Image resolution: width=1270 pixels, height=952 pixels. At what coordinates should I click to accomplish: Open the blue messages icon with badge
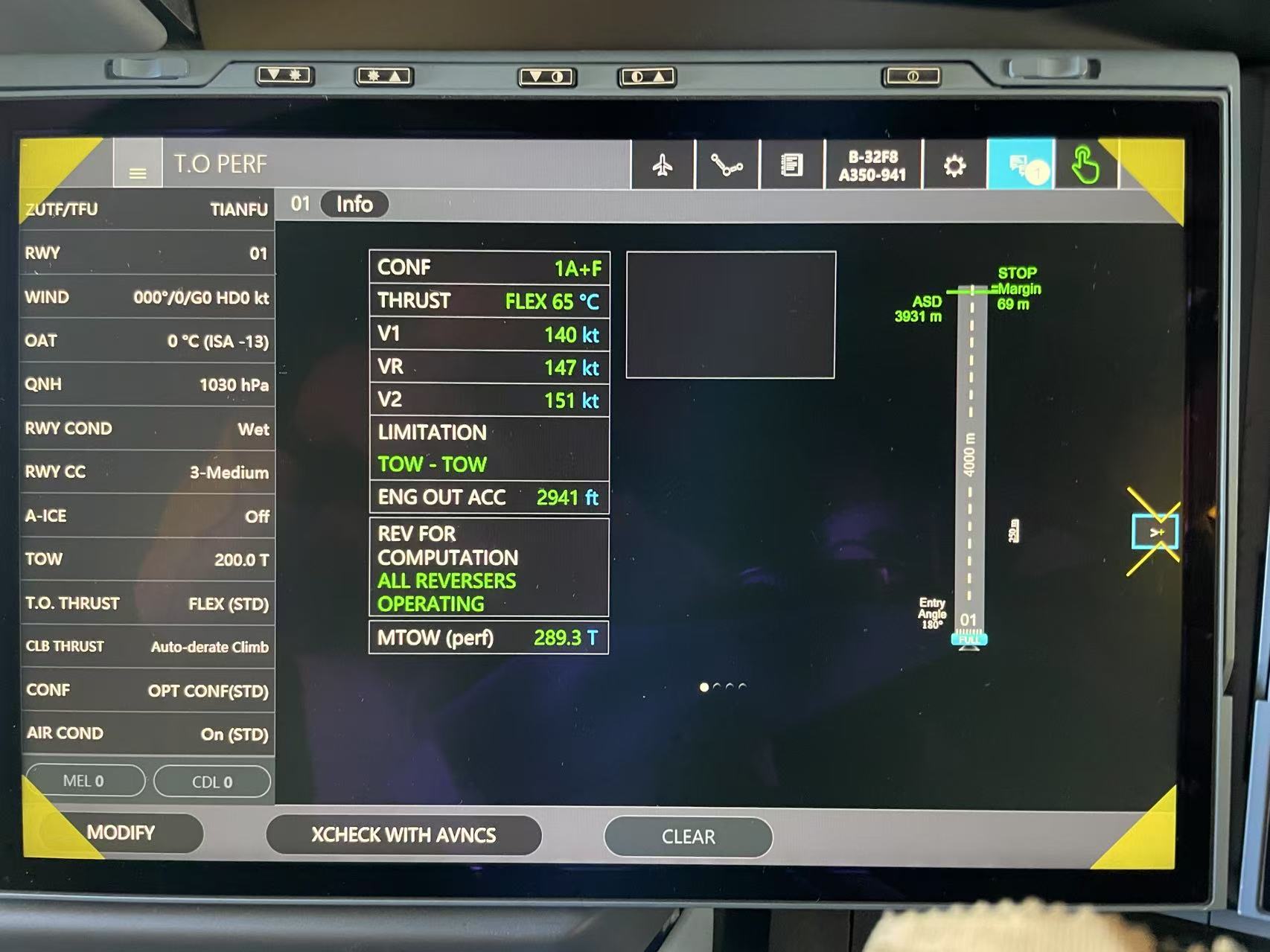(x=1020, y=165)
